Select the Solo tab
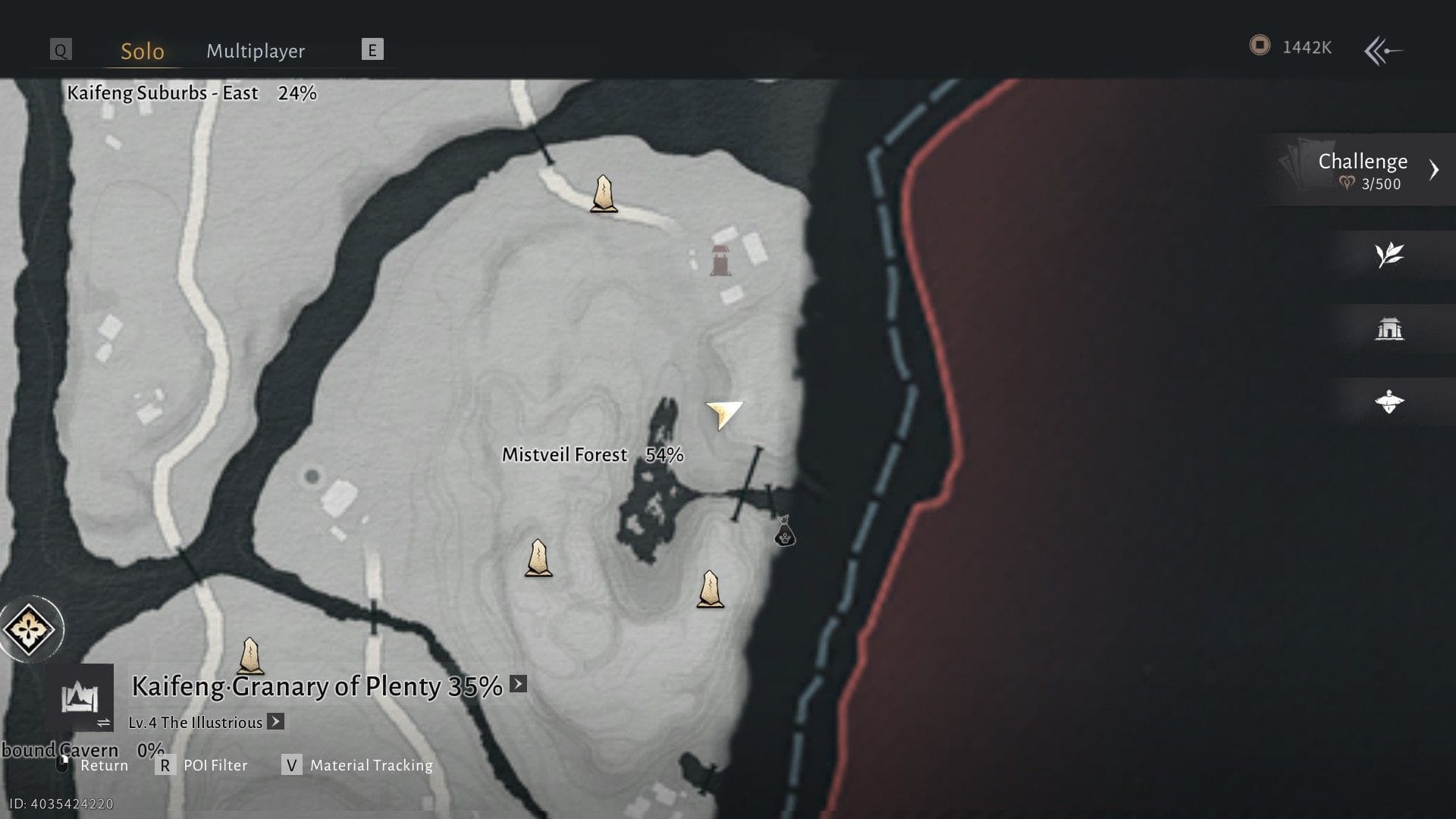Viewport: 1456px width, 819px height. pyautogui.click(x=142, y=50)
